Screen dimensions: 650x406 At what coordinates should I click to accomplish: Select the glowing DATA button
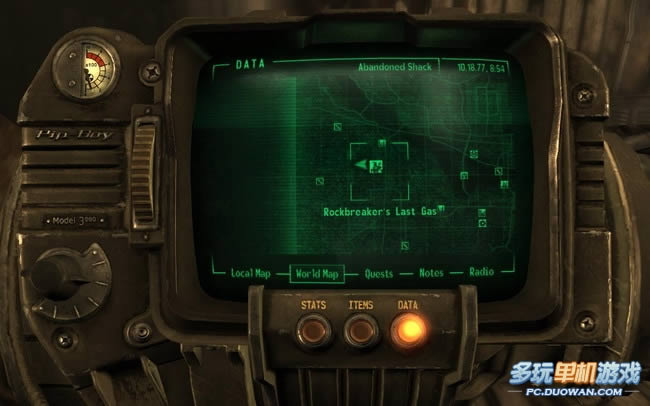pos(407,330)
